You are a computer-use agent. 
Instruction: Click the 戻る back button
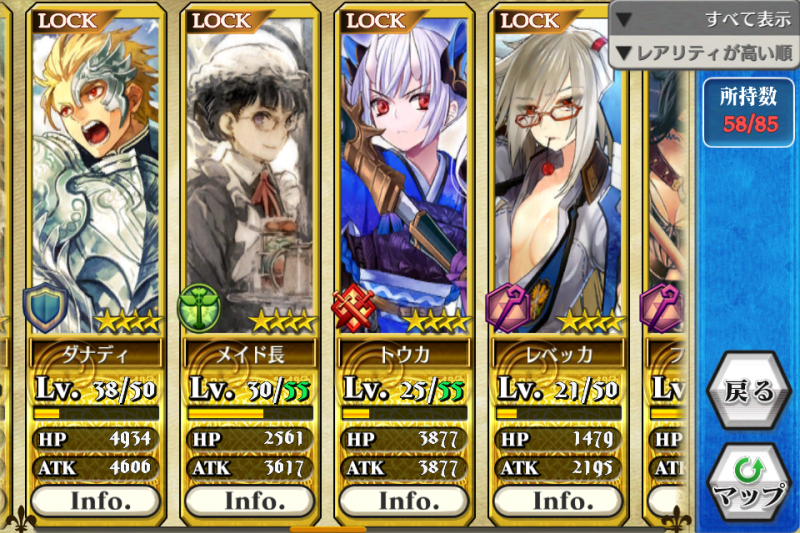[x=748, y=391]
